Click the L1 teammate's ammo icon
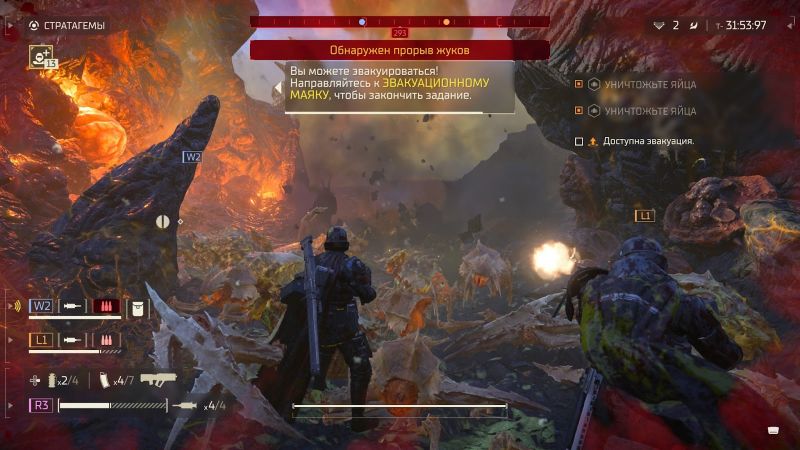Viewport: 800px width, 450px height. point(106,340)
